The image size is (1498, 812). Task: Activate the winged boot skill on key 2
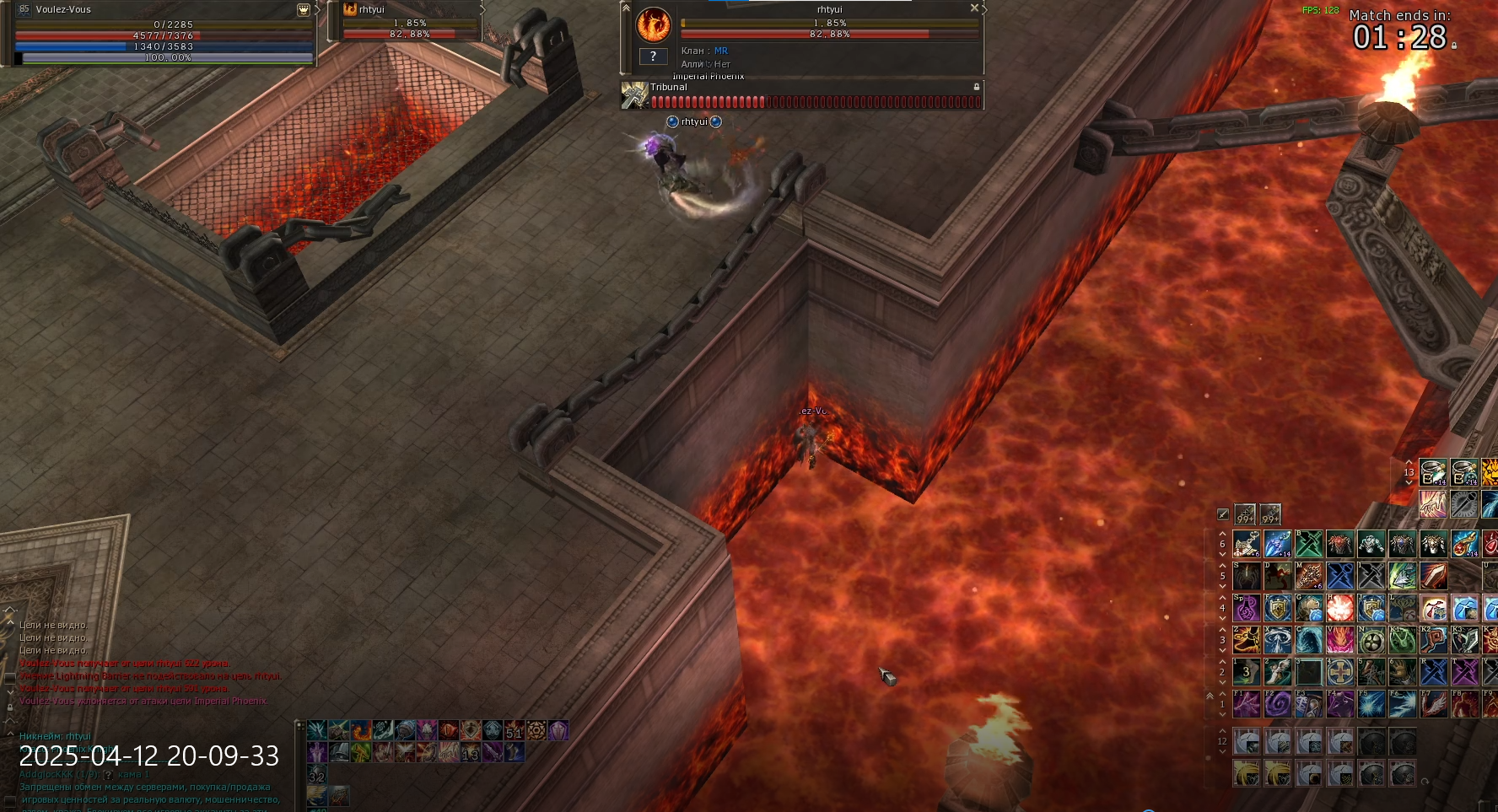pos(1278,672)
